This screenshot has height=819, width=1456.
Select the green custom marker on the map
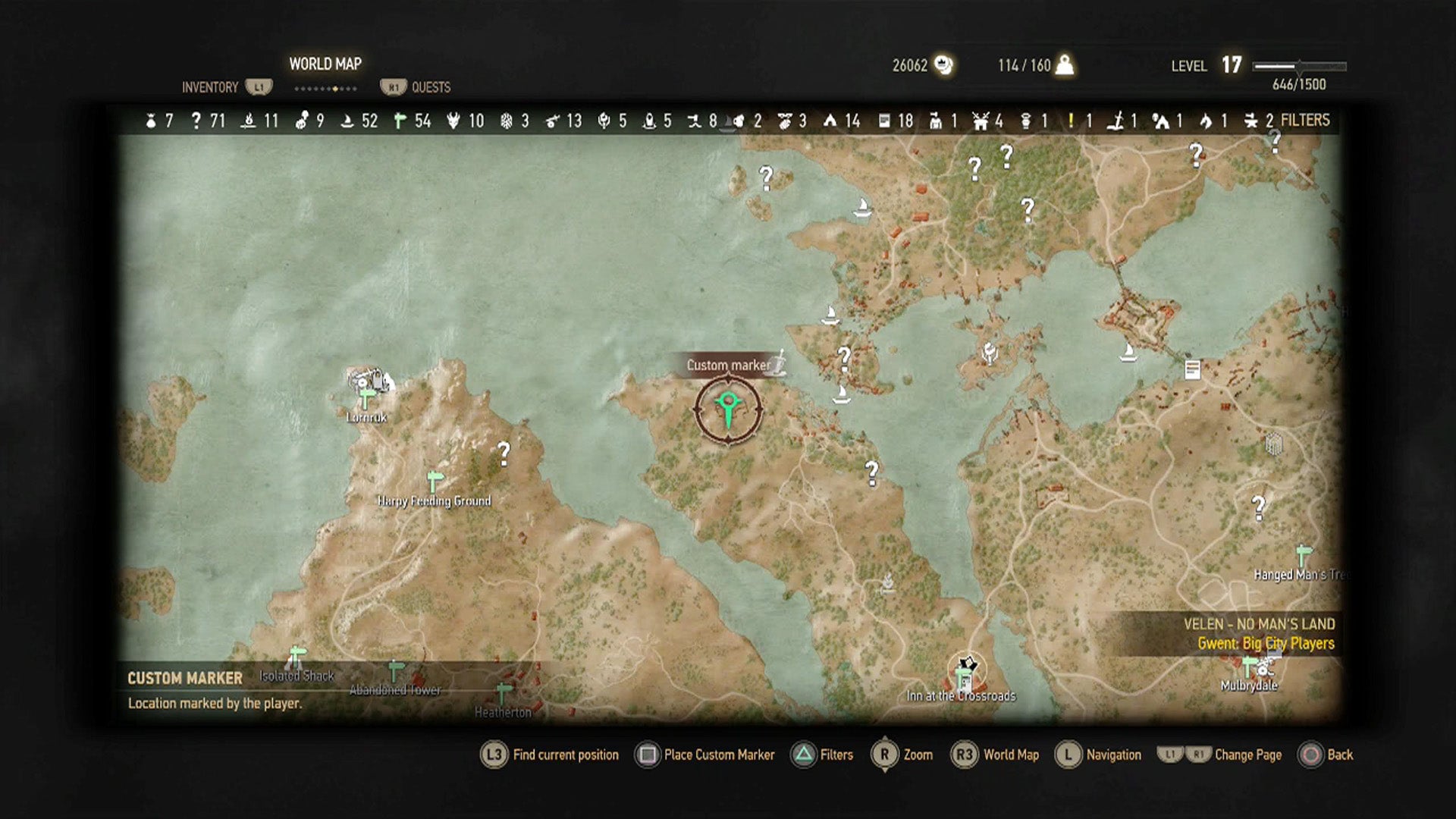(x=728, y=409)
